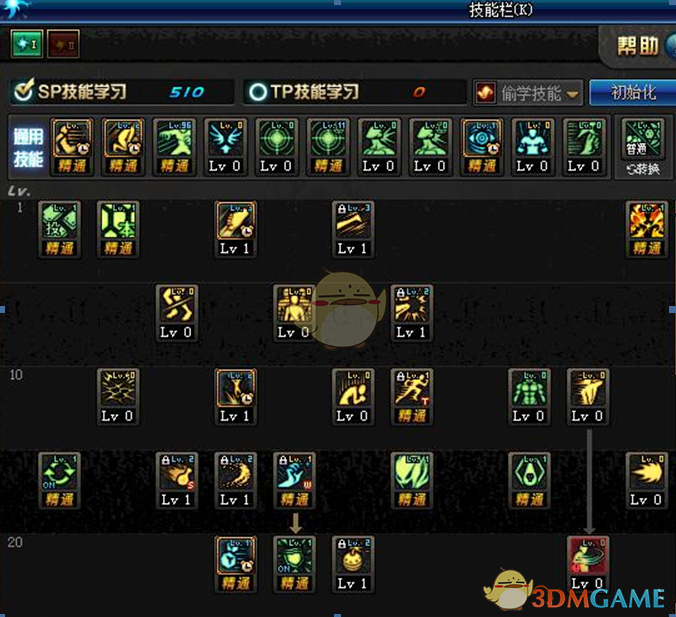The width and height of the screenshot is (676, 617).
Task: Pick the cracked ground burst skill icon
Action: pyautogui.click(x=117, y=388)
